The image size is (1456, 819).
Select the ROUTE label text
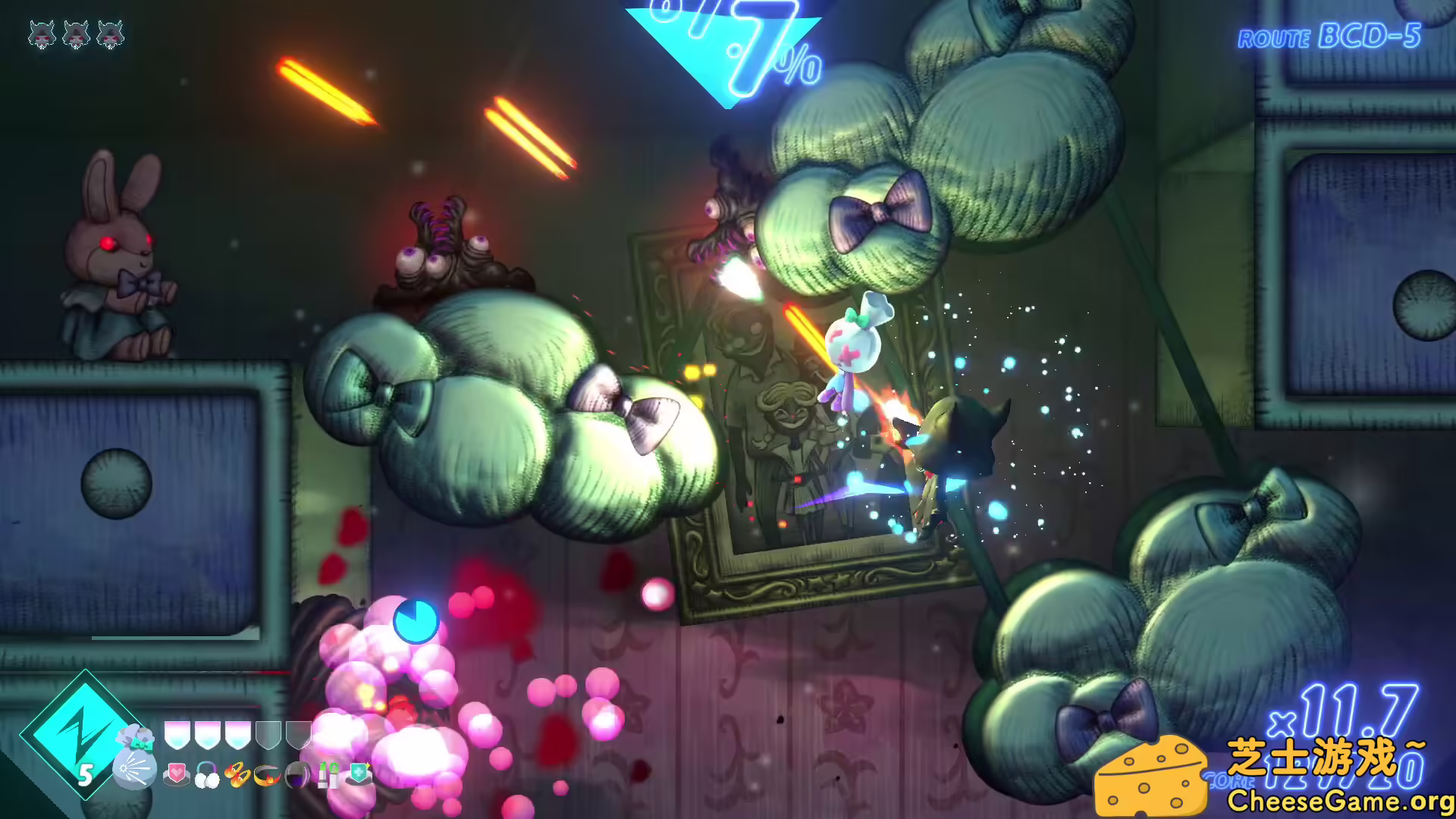click(x=1274, y=38)
